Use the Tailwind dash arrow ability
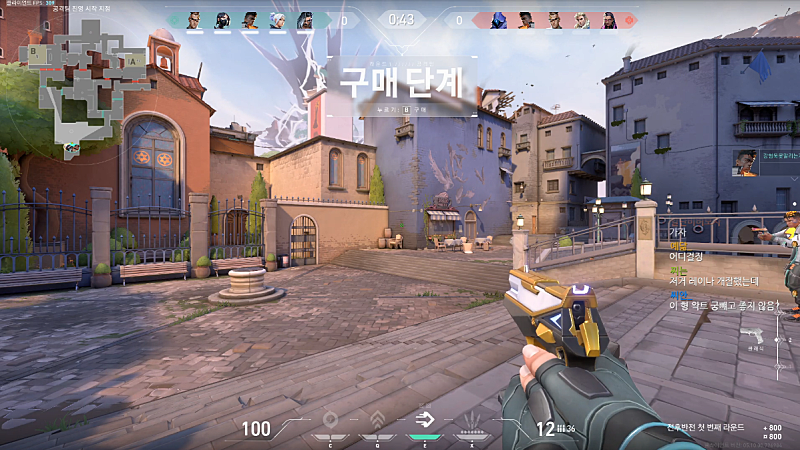Screen dimensions: 800x450 425,420
